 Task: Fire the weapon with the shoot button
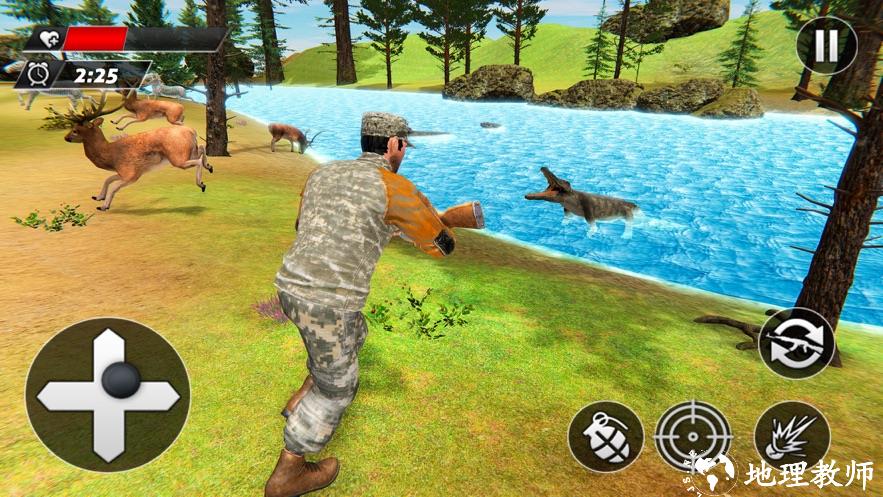(790, 437)
